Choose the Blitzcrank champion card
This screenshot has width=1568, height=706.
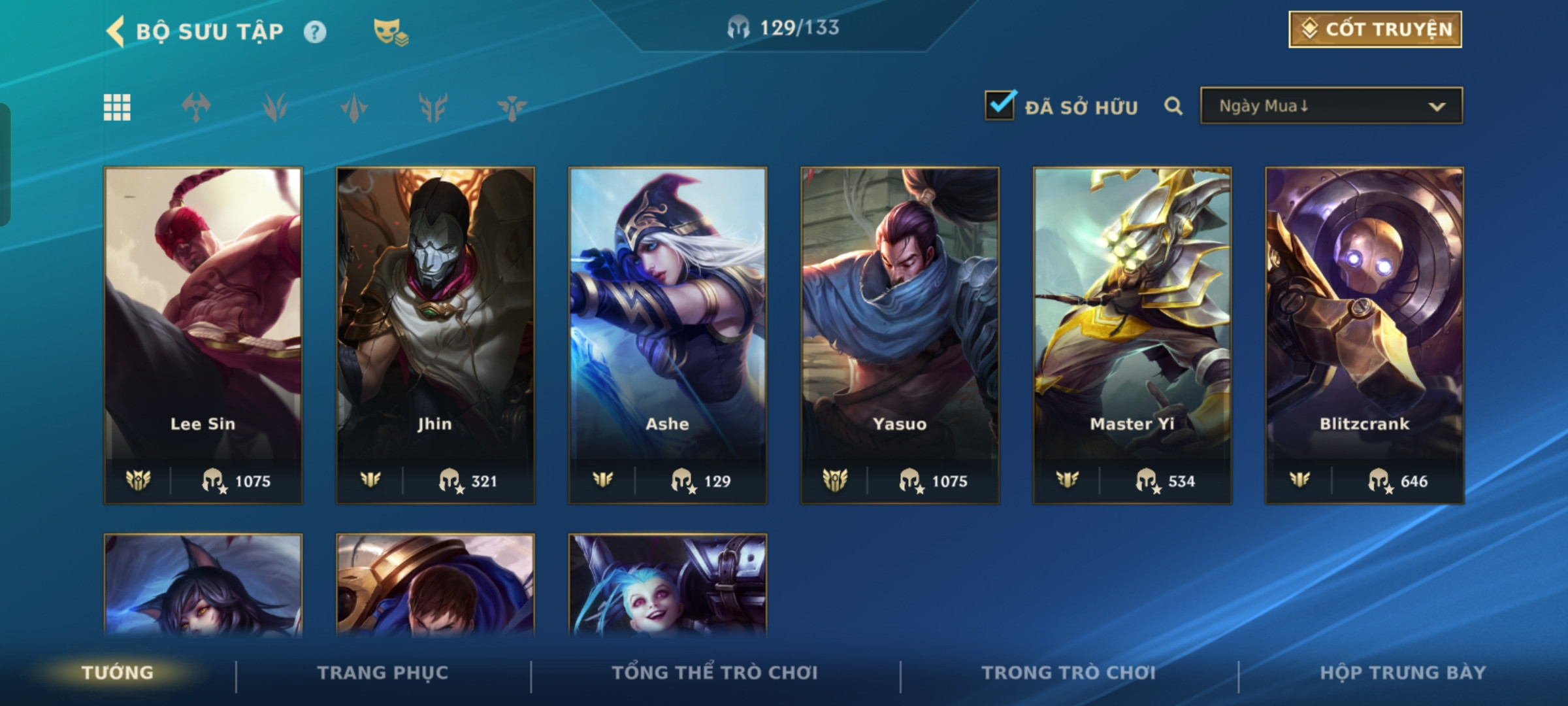point(1364,335)
